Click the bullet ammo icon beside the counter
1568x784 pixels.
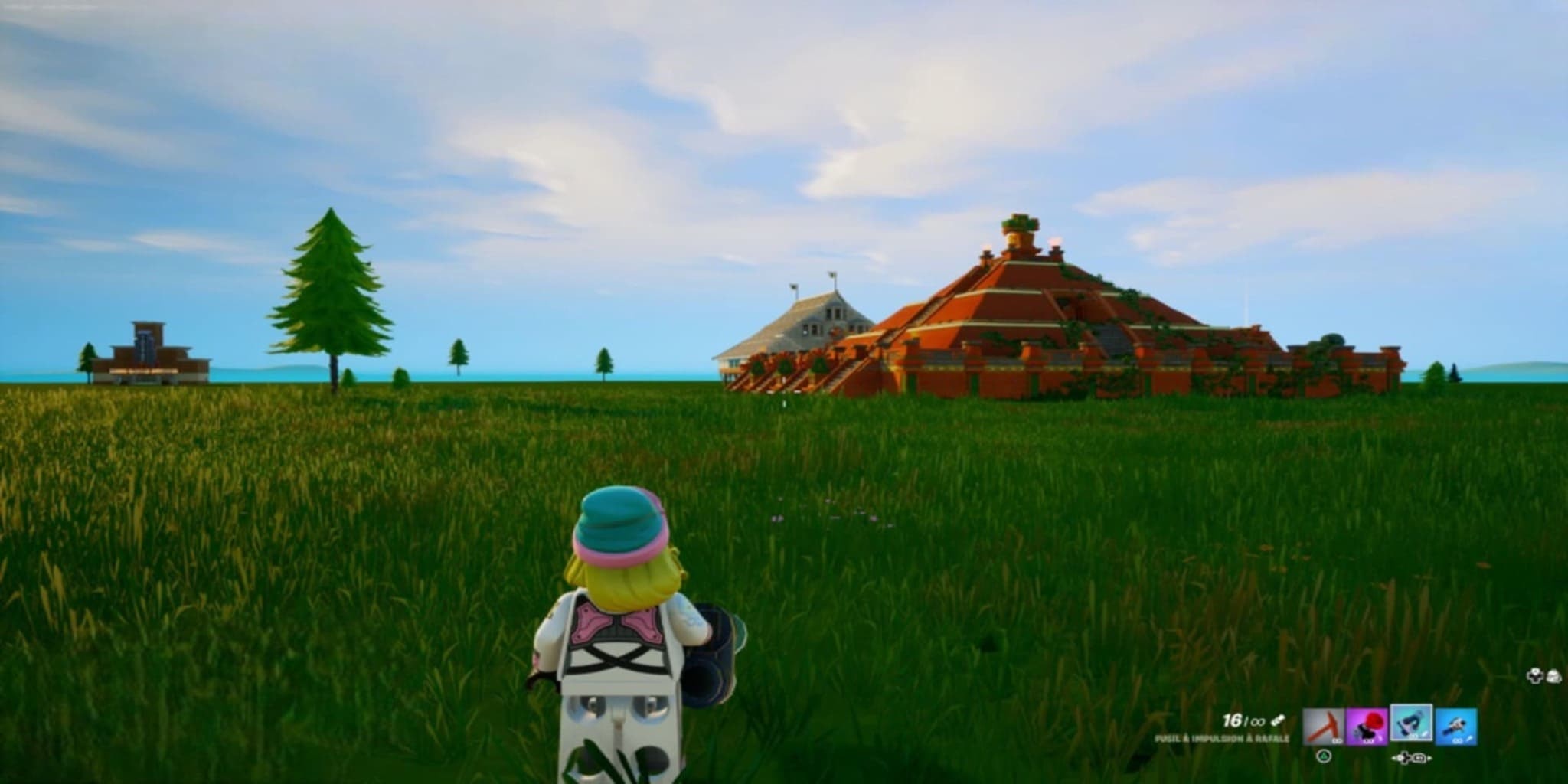[1279, 720]
